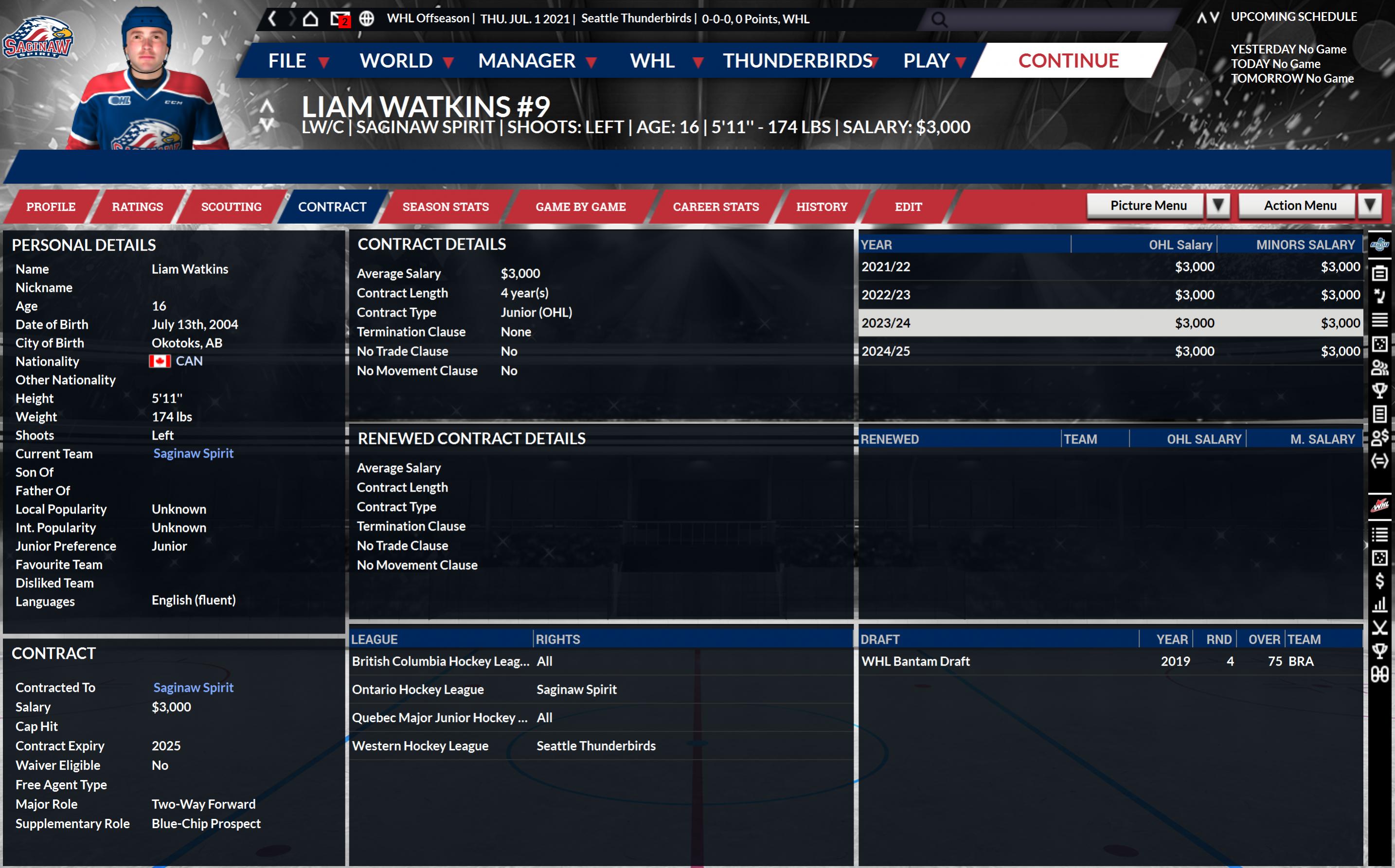Open the WORLD menu
The width and height of the screenshot is (1395, 868).
click(406, 60)
